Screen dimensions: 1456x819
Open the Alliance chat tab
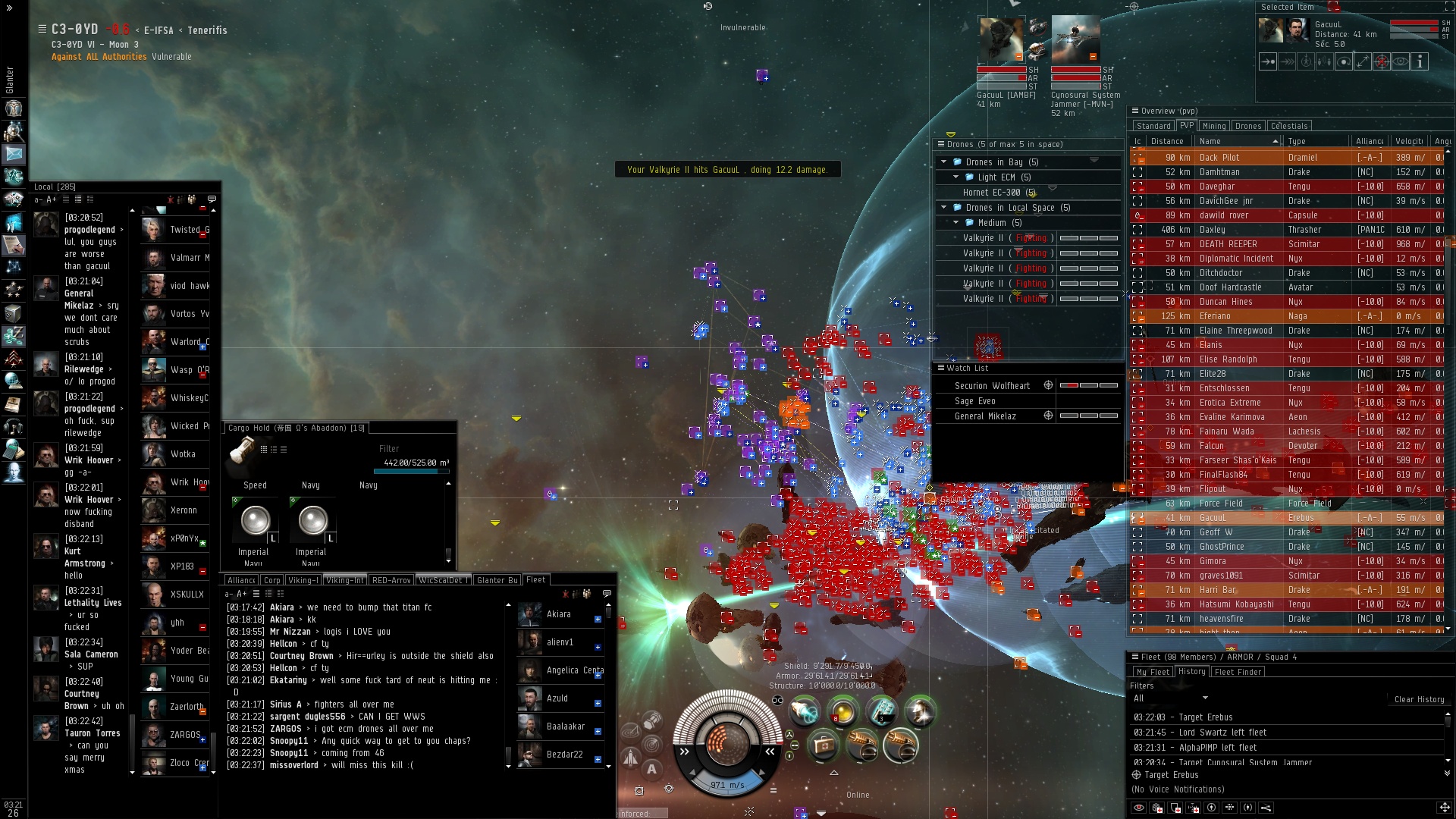241,580
